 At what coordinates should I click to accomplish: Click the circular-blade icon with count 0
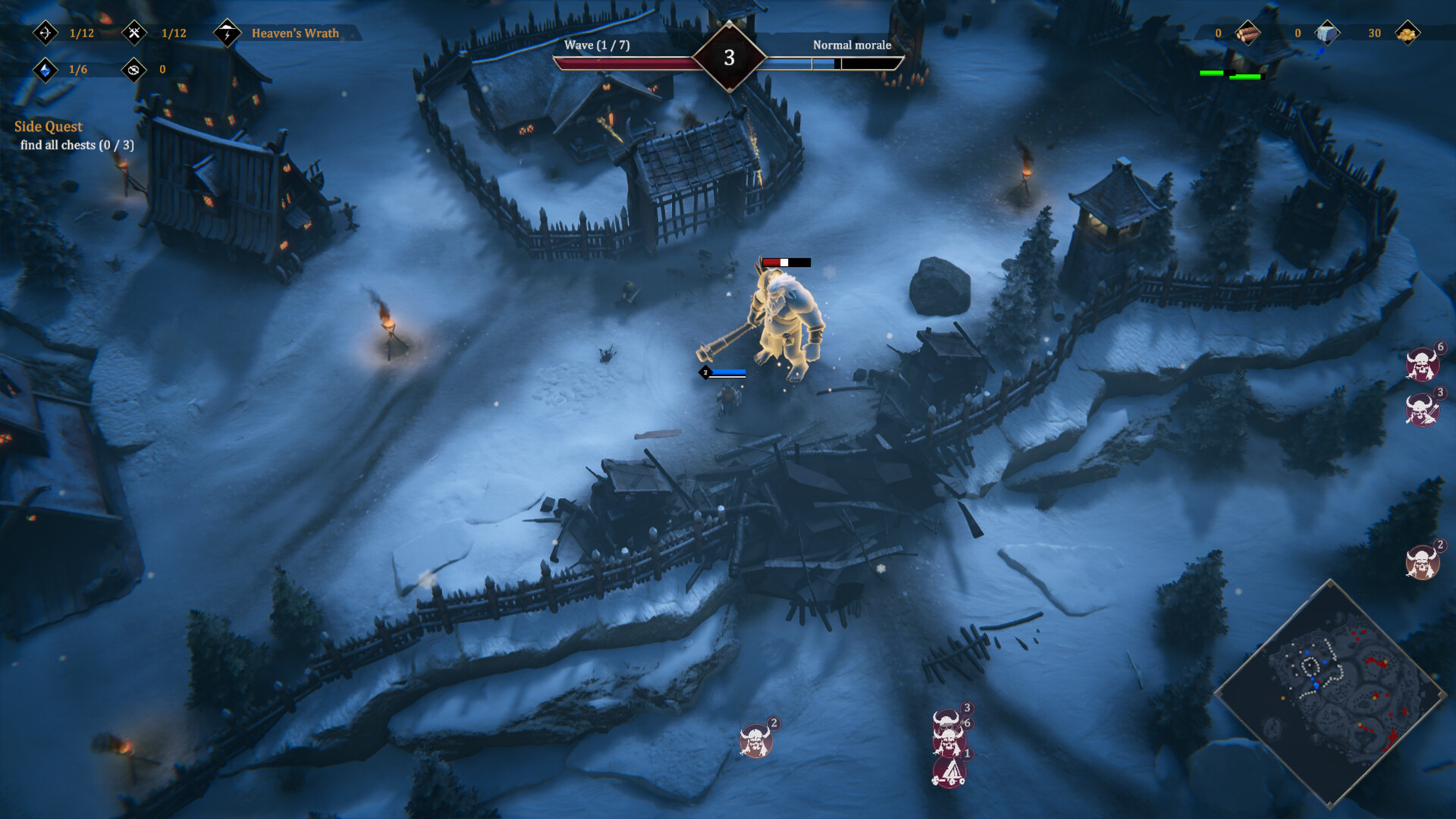point(135,68)
